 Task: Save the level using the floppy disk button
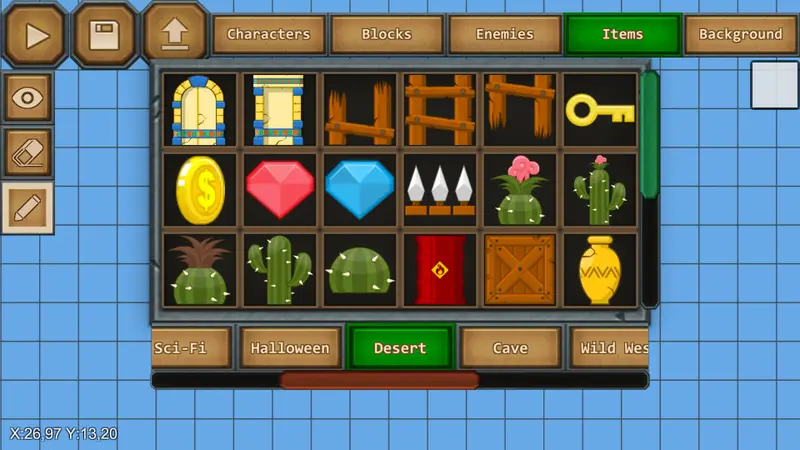tap(105, 36)
